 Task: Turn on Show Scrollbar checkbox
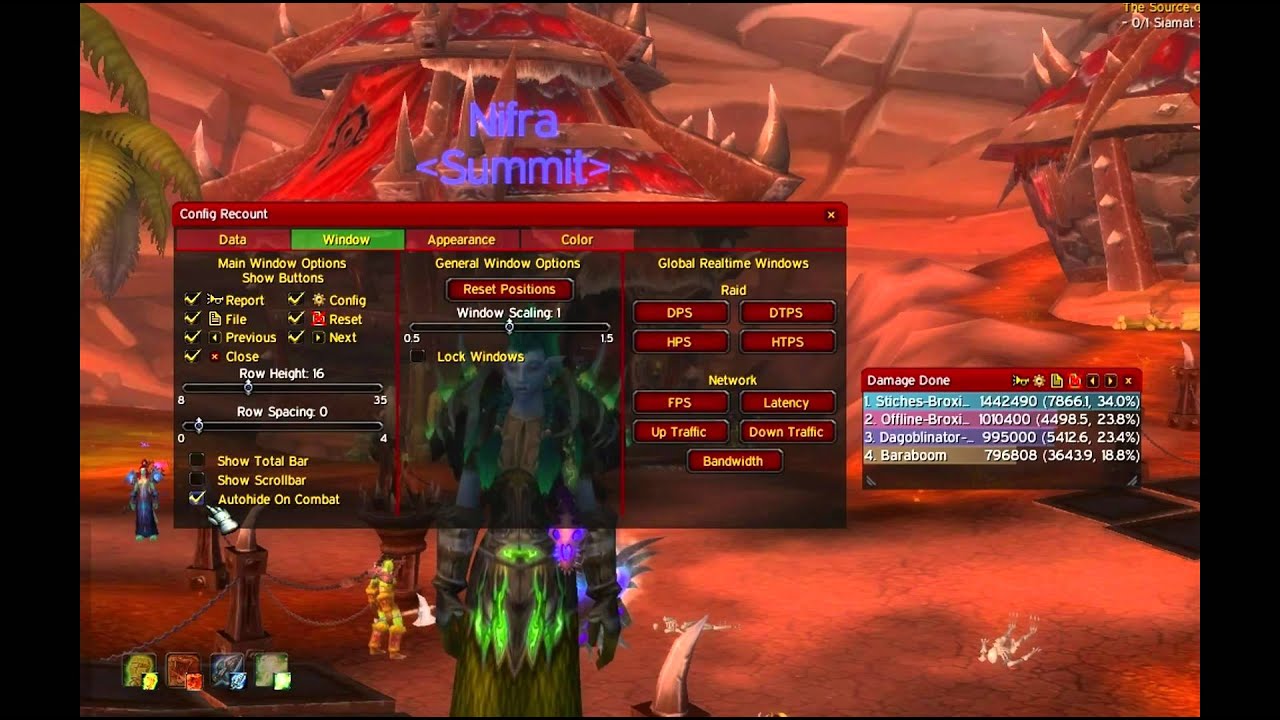197,480
